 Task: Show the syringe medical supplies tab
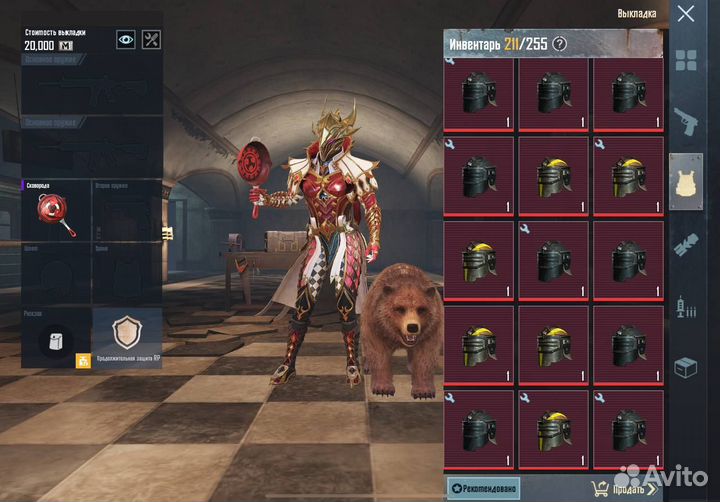[686, 305]
